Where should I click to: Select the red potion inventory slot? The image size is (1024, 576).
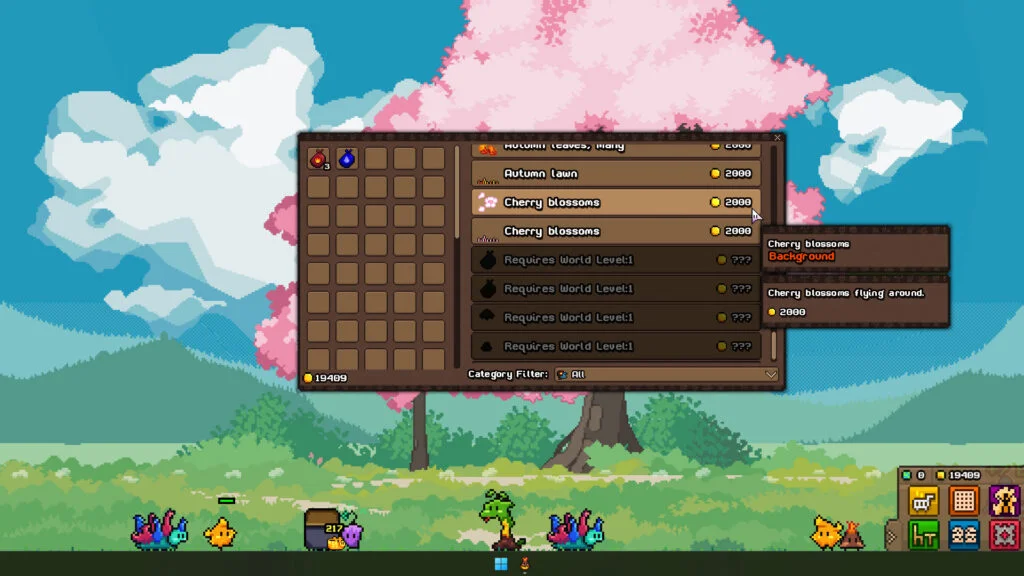tap(318, 158)
